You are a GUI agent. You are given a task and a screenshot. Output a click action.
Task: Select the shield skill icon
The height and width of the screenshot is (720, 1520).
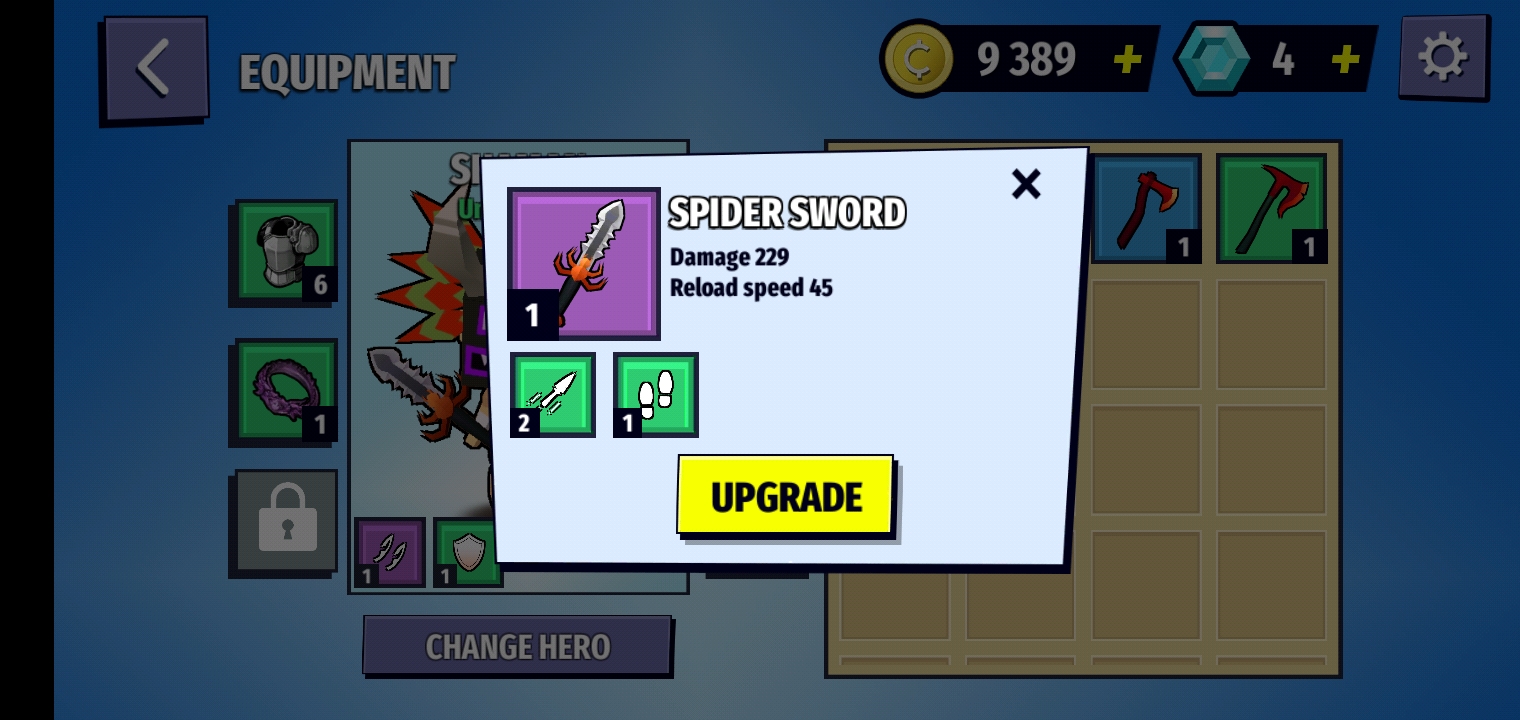click(x=466, y=552)
